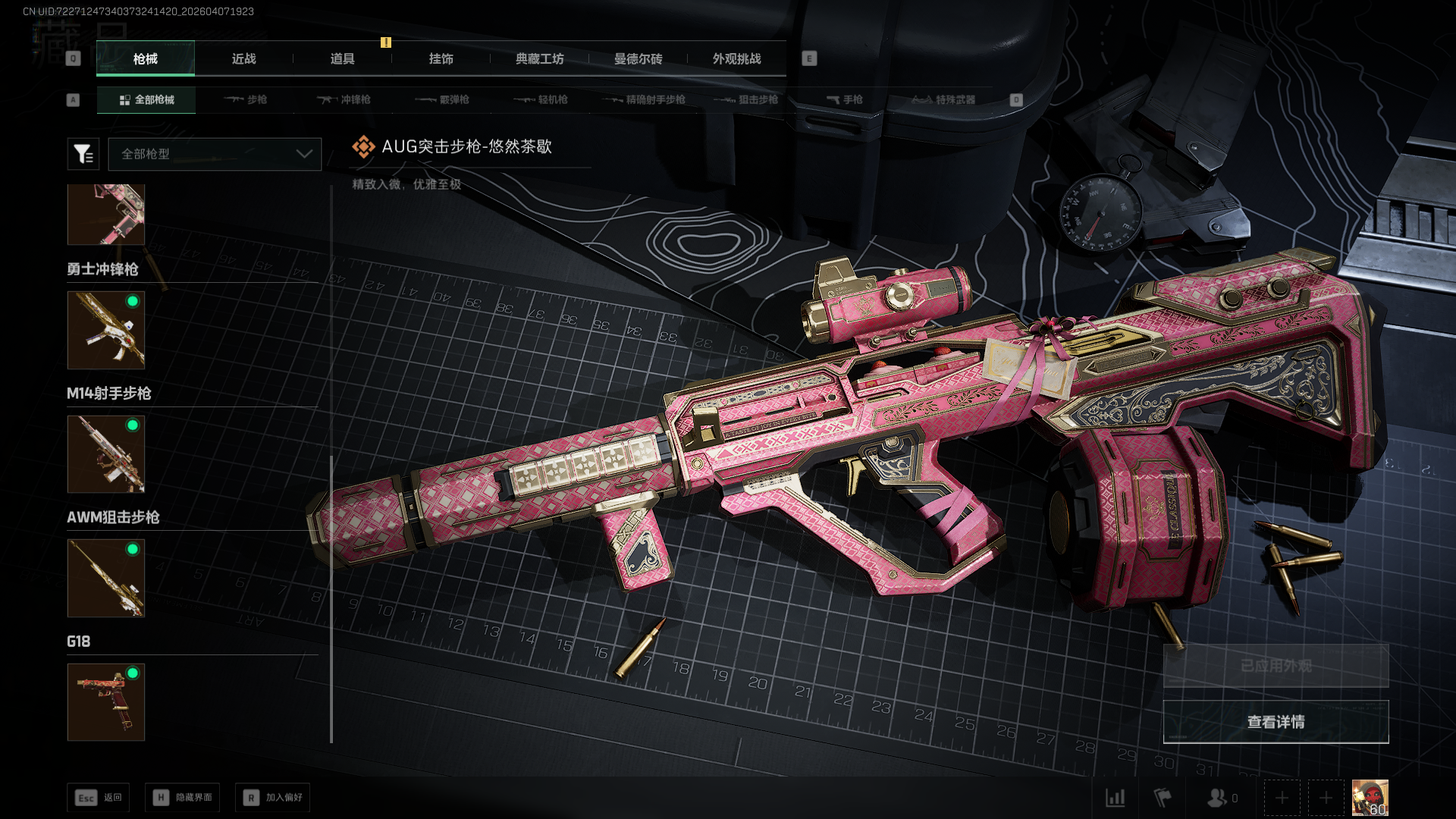The height and width of the screenshot is (819, 1456).
Task: Go to the 典藏工坊 tab
Action: coord(539,59)
